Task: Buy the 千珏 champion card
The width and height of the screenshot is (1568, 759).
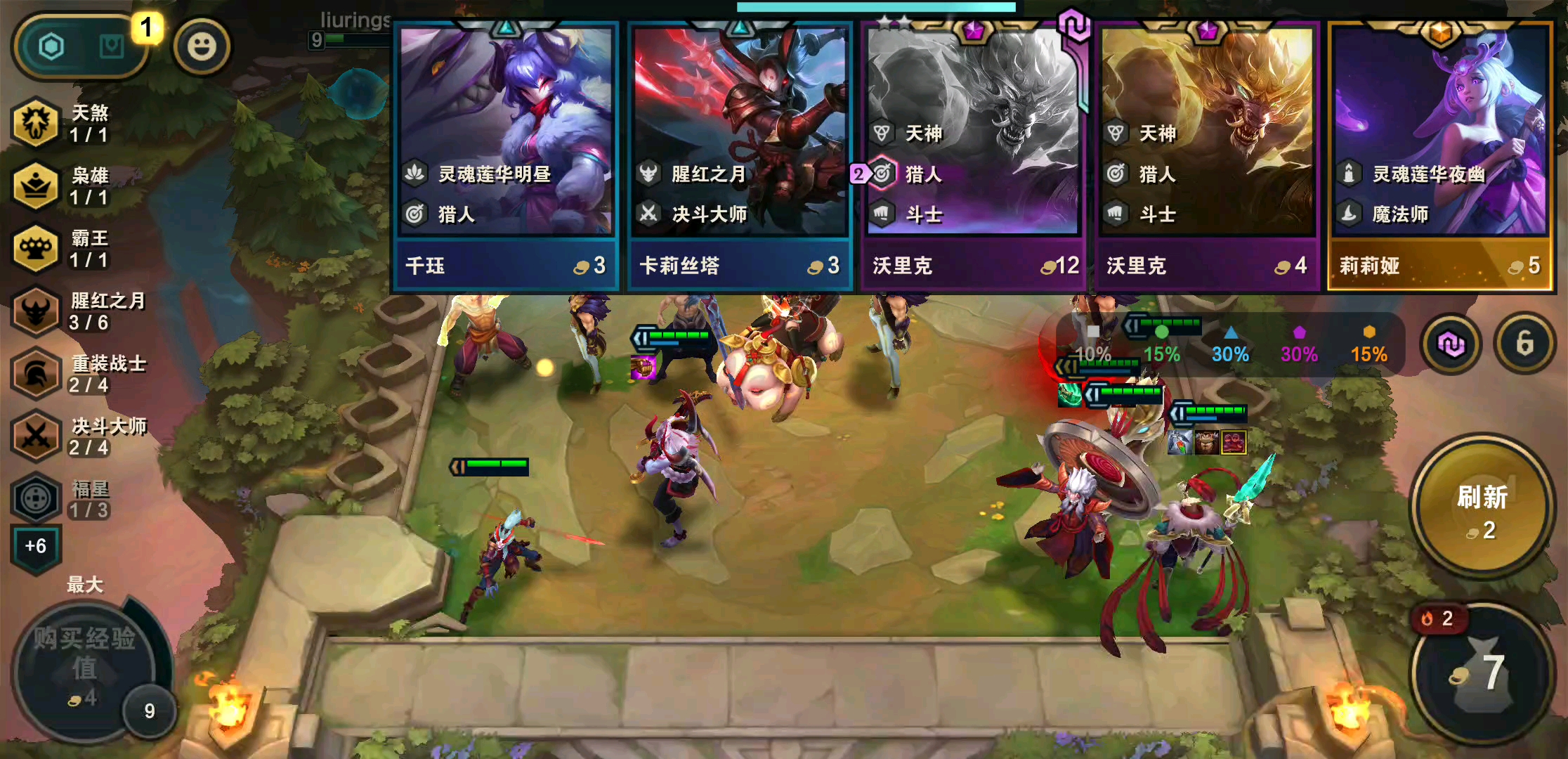Action: click(506, 156)
